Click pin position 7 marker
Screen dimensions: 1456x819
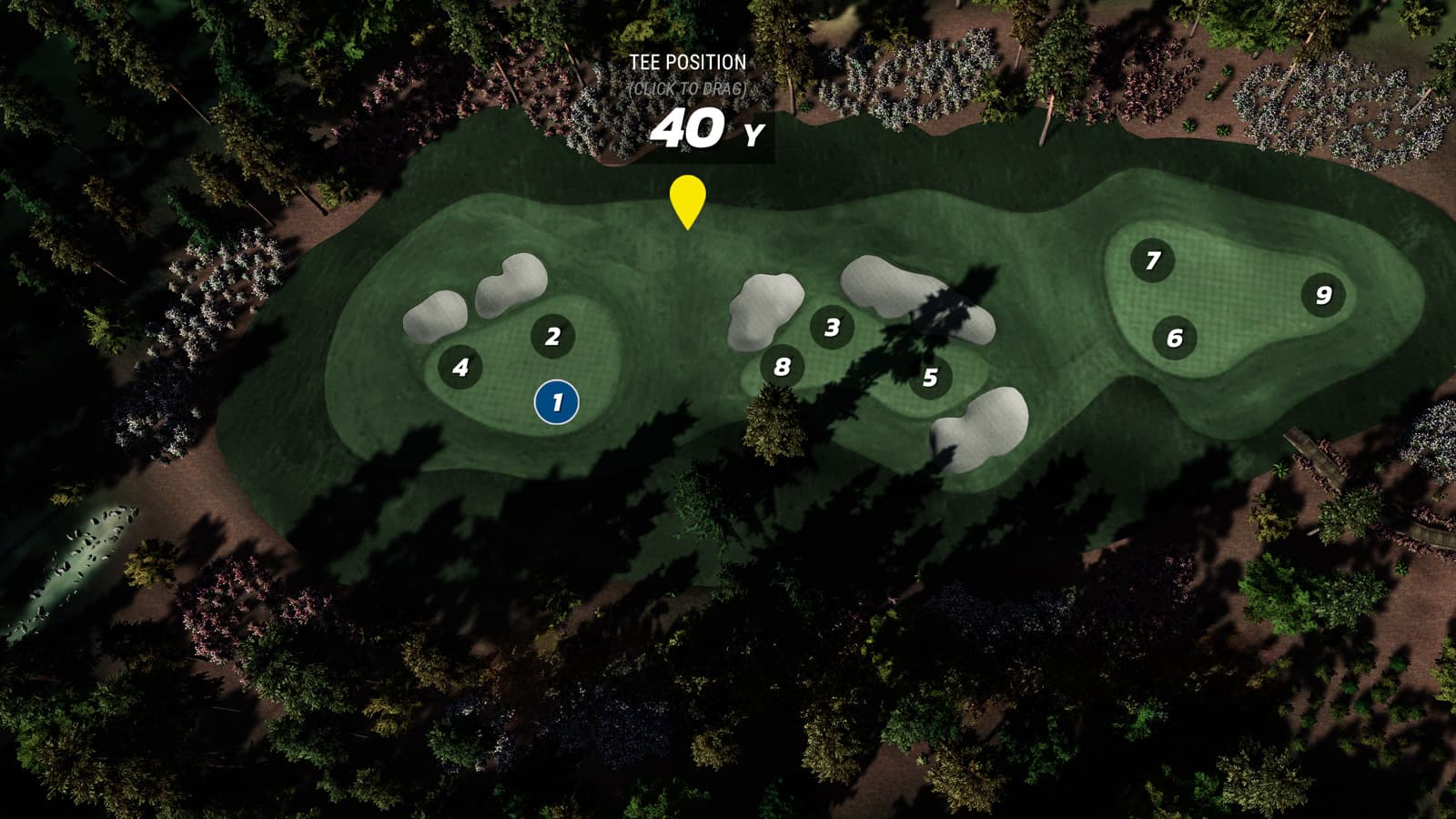click(x=1152, y=261)
